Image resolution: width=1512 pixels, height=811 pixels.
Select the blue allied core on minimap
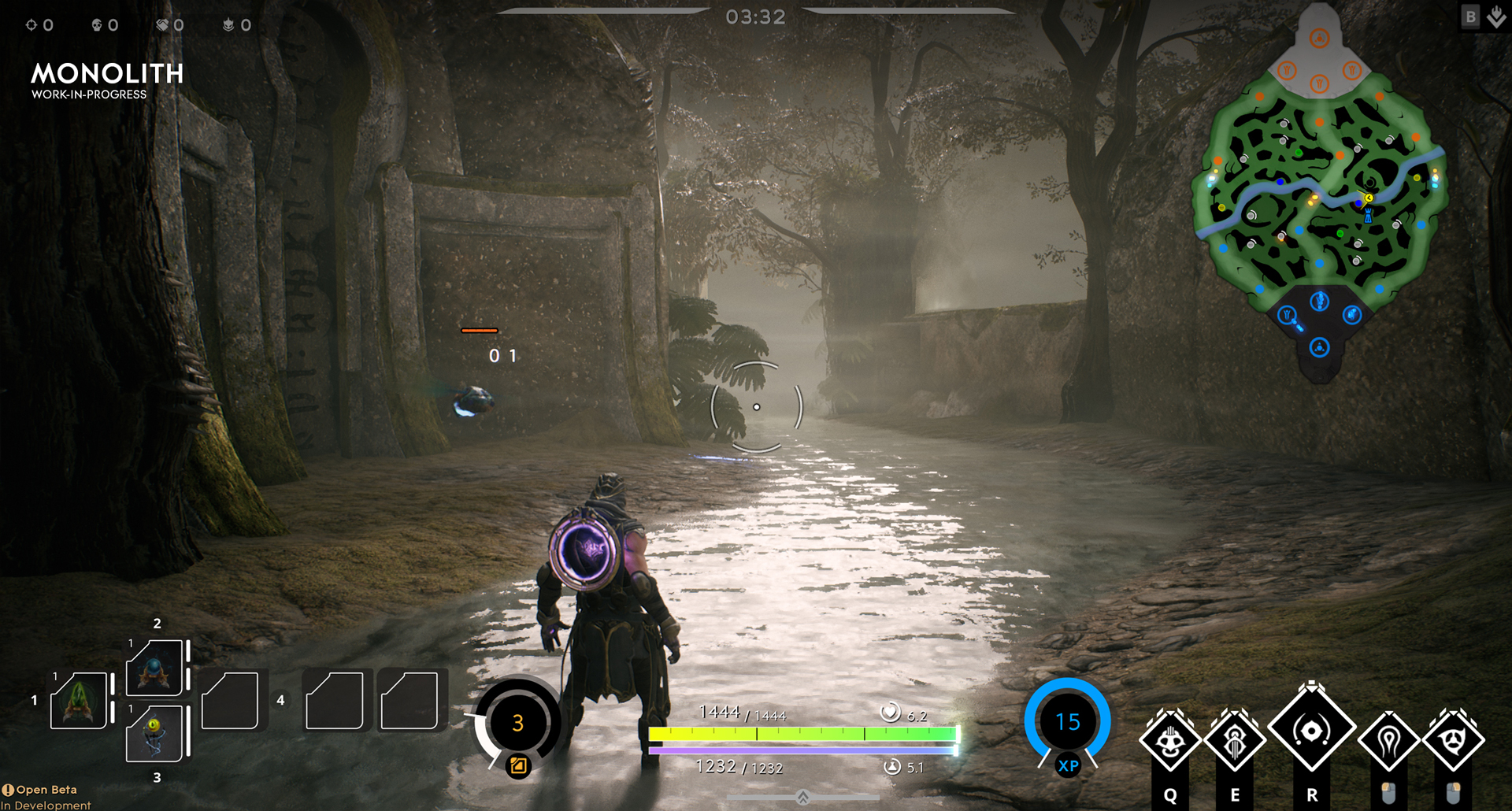[x=1320, y=347]
